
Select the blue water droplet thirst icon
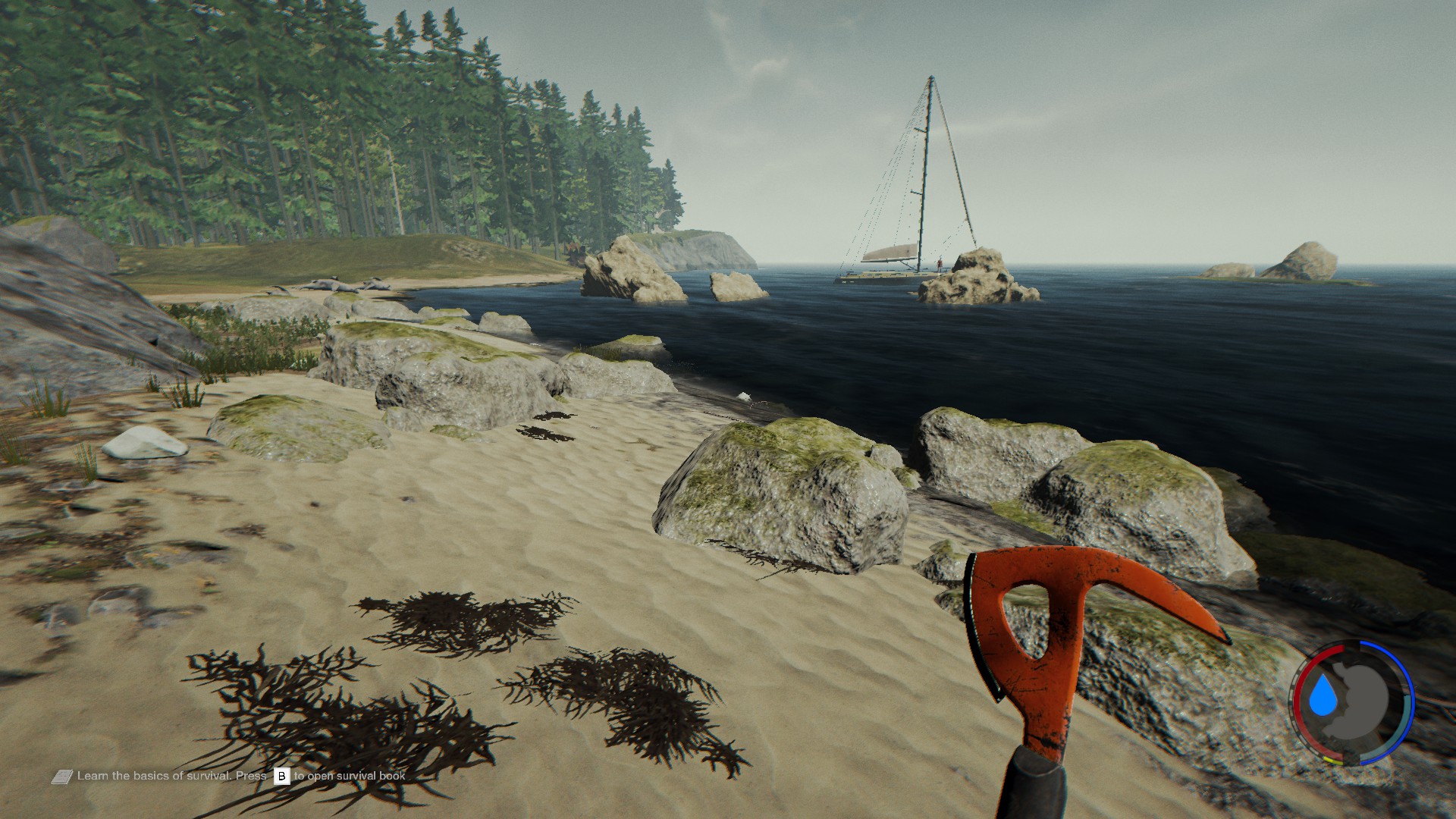click(1325, 697)
